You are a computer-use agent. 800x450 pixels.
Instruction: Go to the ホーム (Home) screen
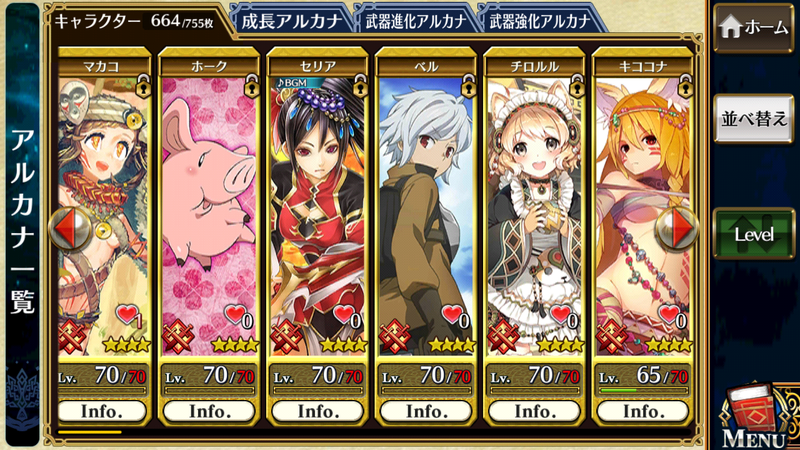pyautogui.click(x=753, y=29)
